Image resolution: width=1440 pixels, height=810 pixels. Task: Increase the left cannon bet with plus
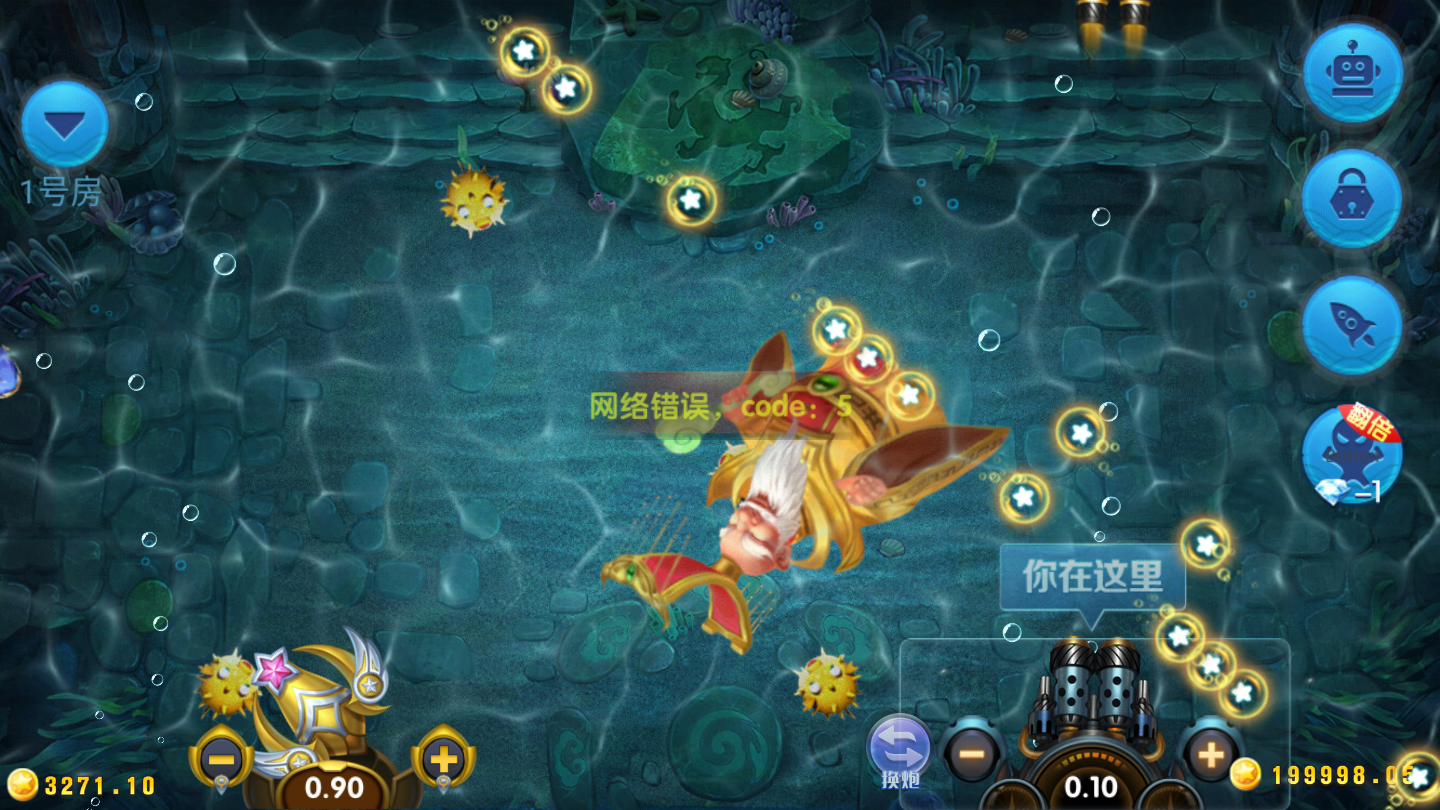tap(443, 757)
